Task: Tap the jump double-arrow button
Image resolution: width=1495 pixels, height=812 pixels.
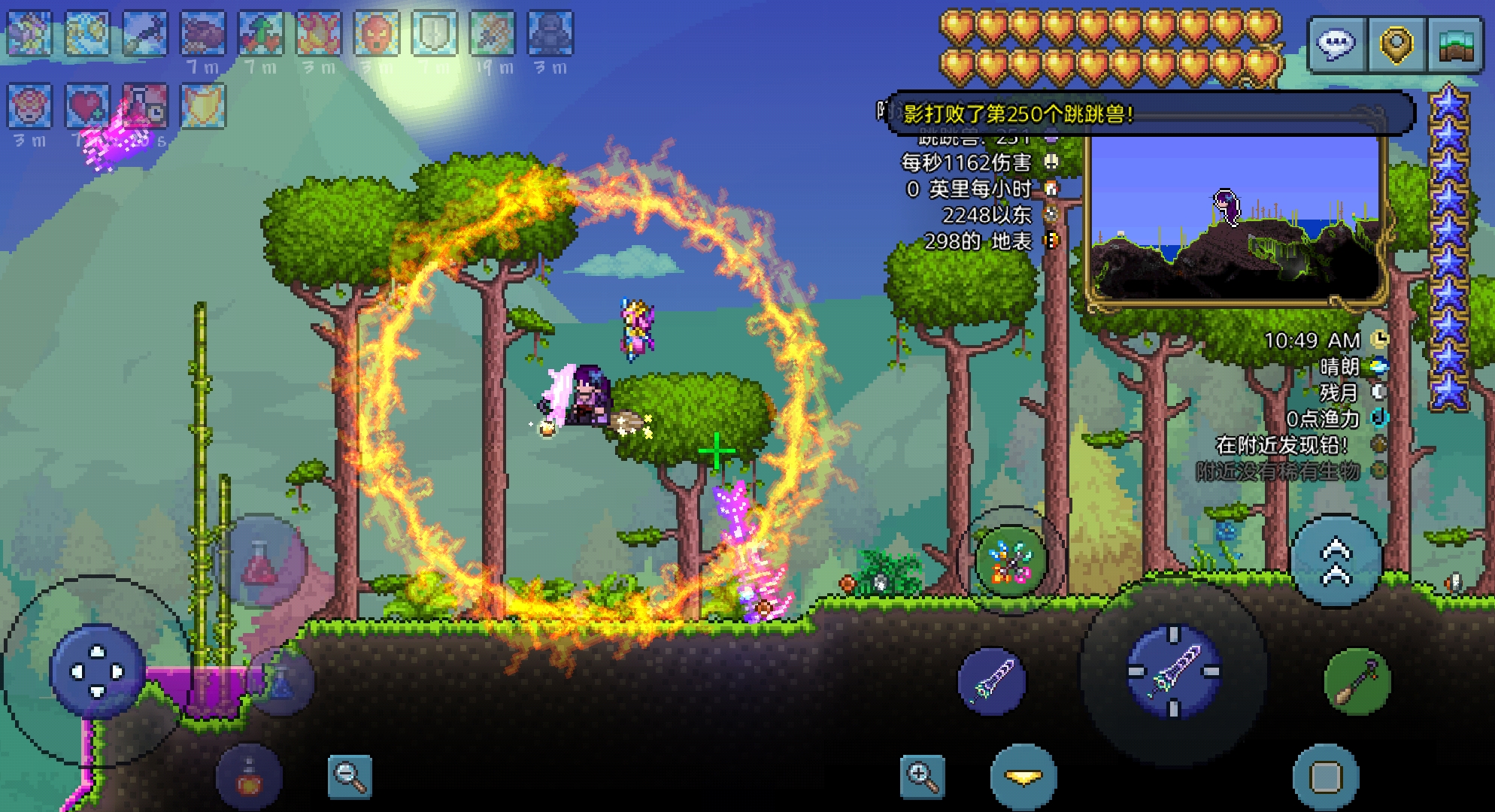Action: point(1336,562)
